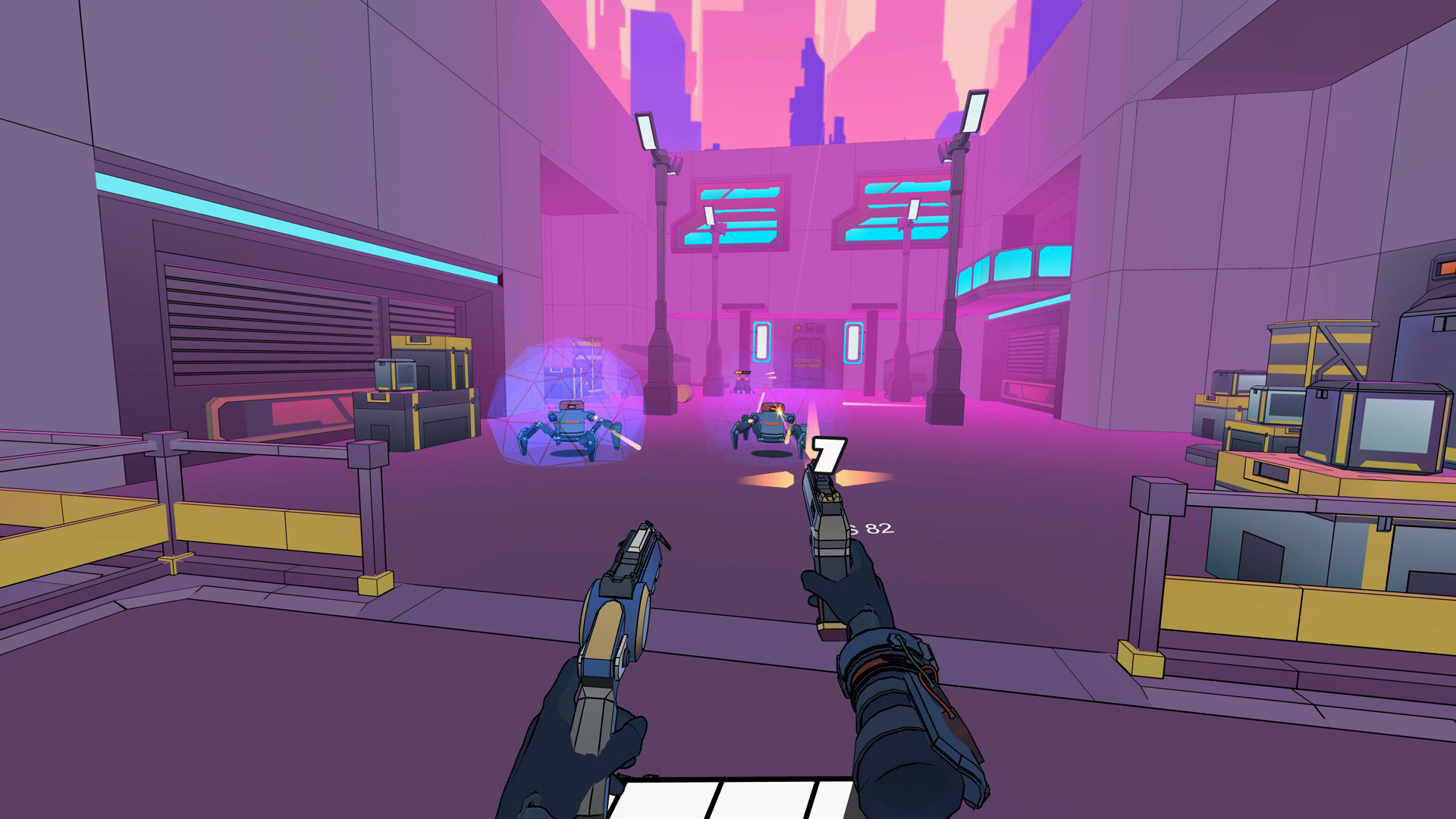Click the red text sign on the door
Viewport: 1456px width, 819px height.
[808, 364]
